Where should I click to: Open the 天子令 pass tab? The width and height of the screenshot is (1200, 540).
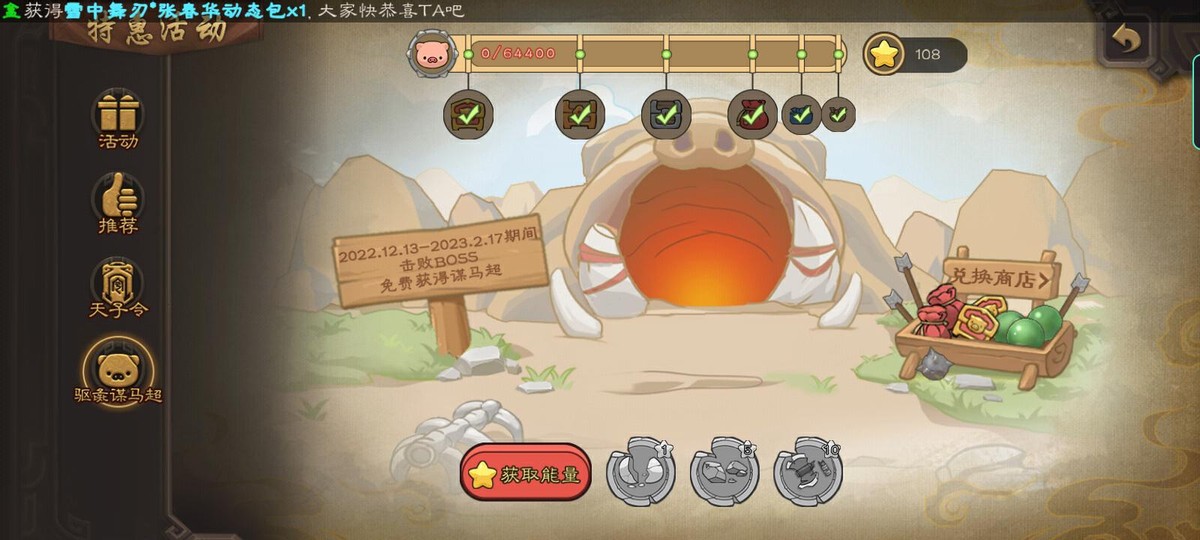[x=118, y=288]
